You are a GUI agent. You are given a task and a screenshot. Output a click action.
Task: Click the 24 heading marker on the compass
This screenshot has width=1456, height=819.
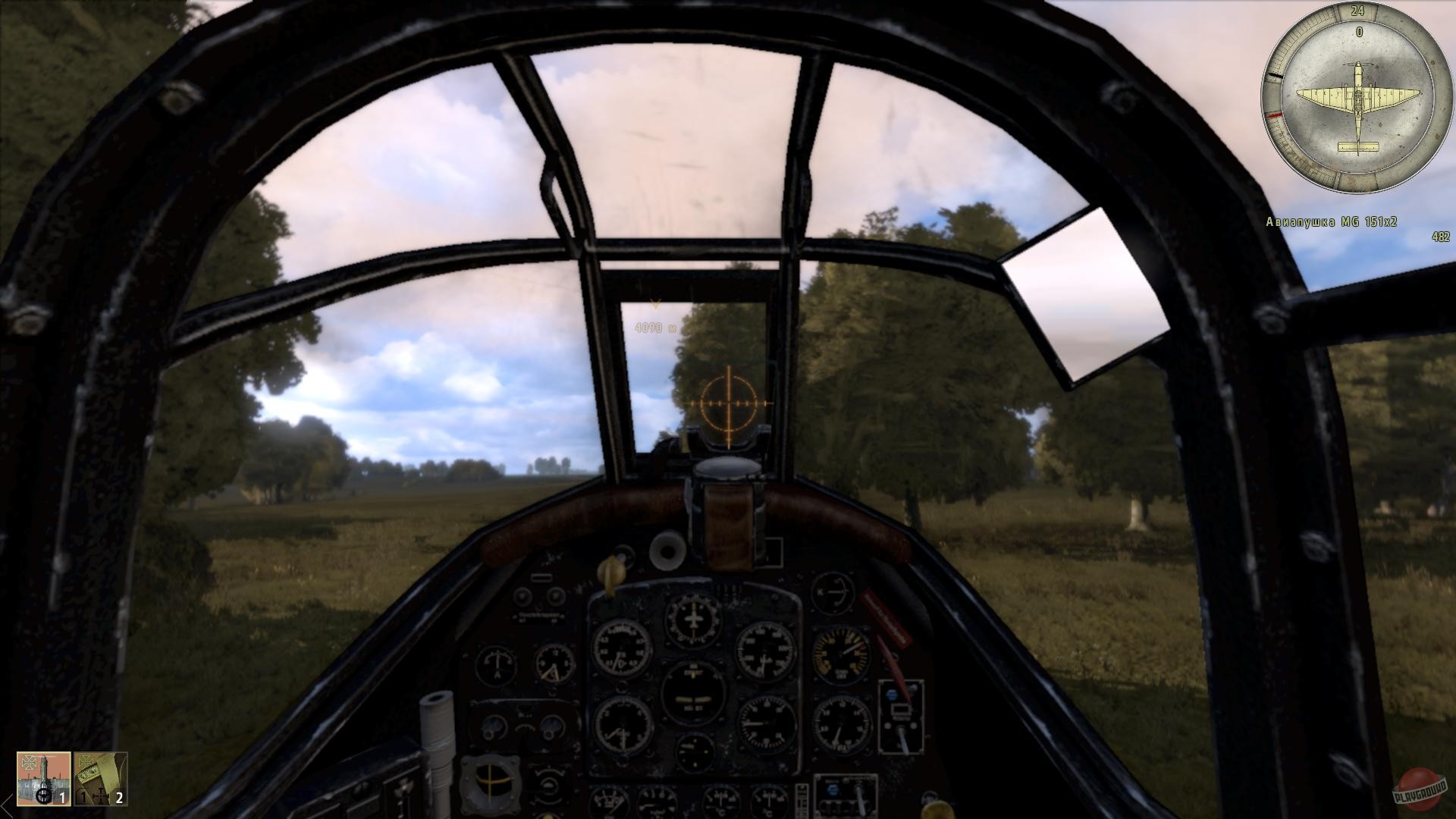coord(1357,11)
